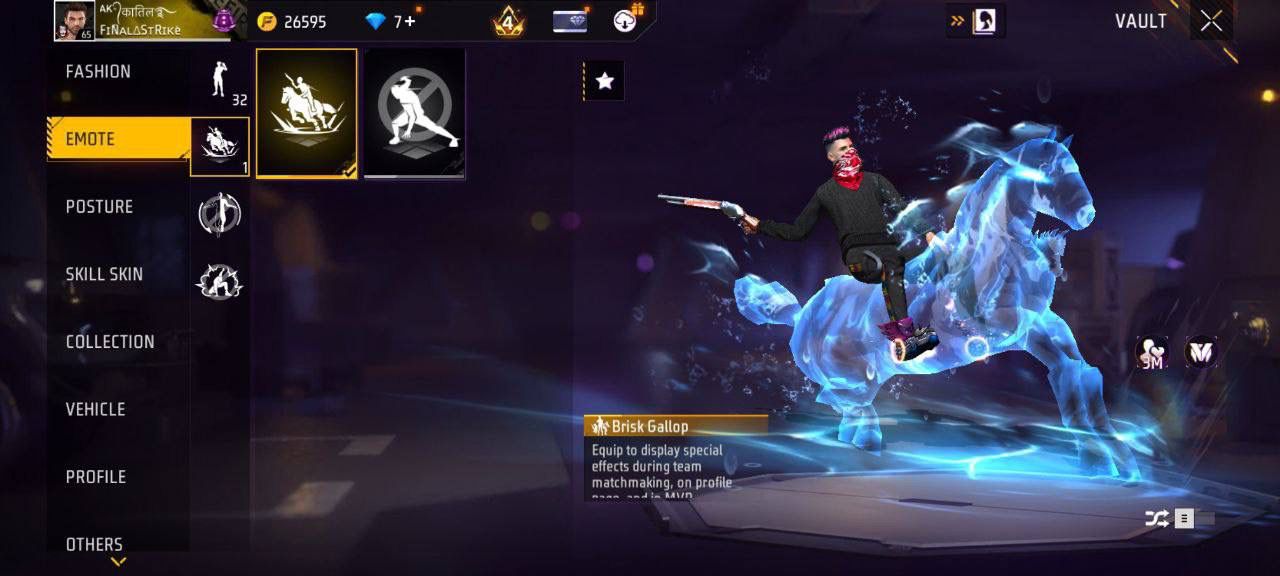The width and height of the screenshot is (1280, 576).
Task: Open the download center icon
Action: coord(627,21)
